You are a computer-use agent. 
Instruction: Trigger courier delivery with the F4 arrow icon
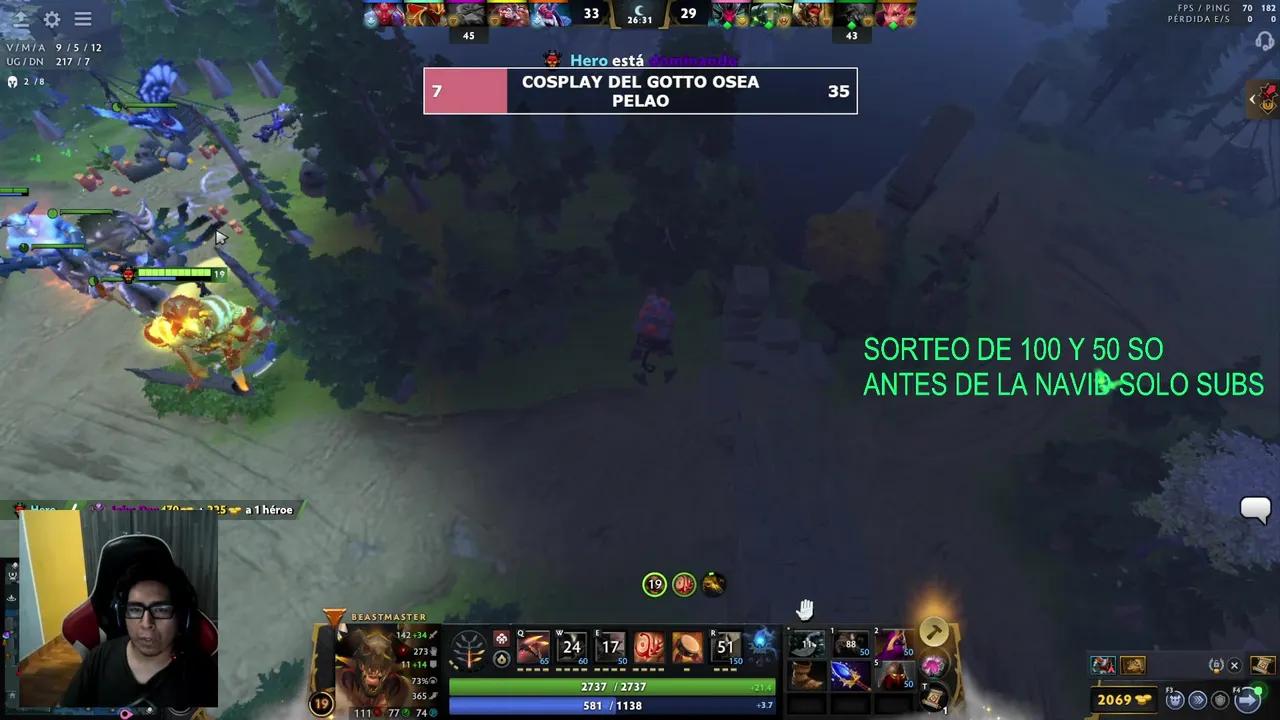1248,698
